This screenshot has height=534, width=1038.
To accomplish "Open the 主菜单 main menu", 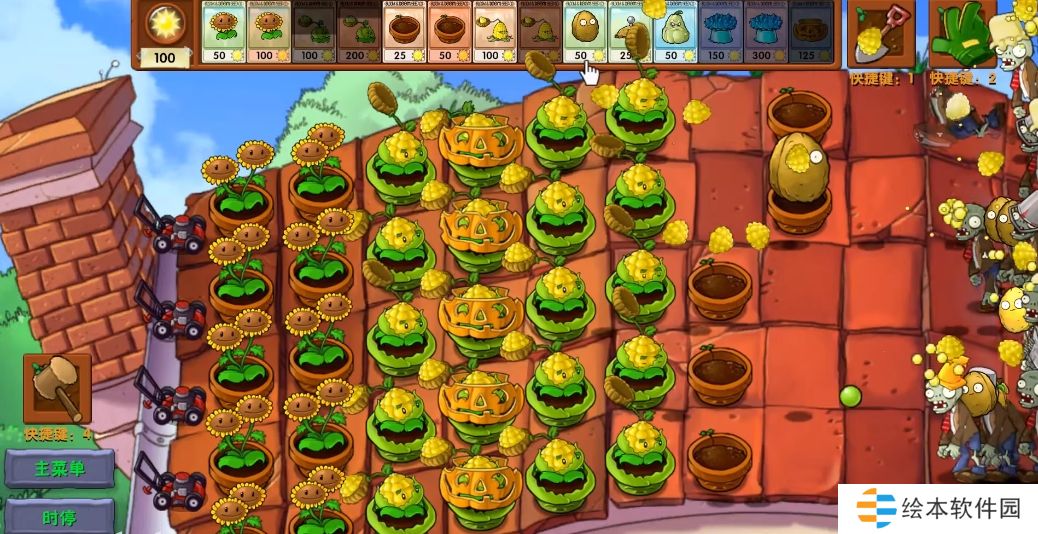I will pyautogui.click(x=60, y=468).
